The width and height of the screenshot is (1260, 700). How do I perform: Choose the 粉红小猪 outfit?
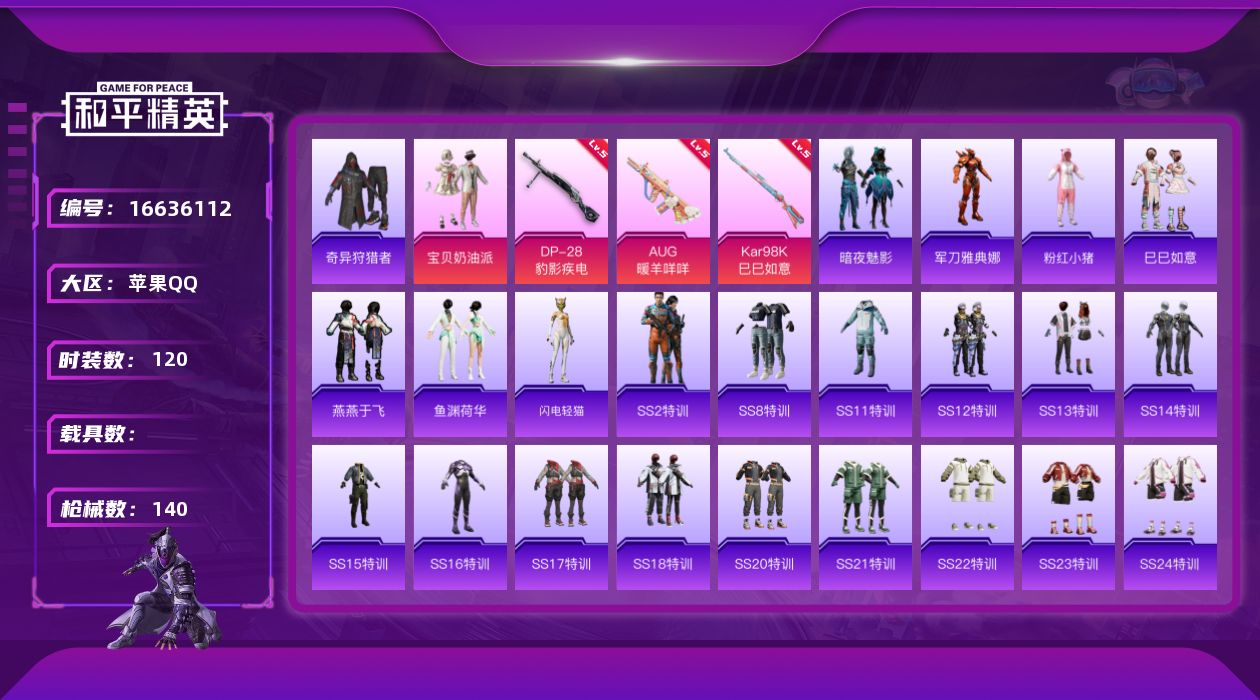[1068, 211]
